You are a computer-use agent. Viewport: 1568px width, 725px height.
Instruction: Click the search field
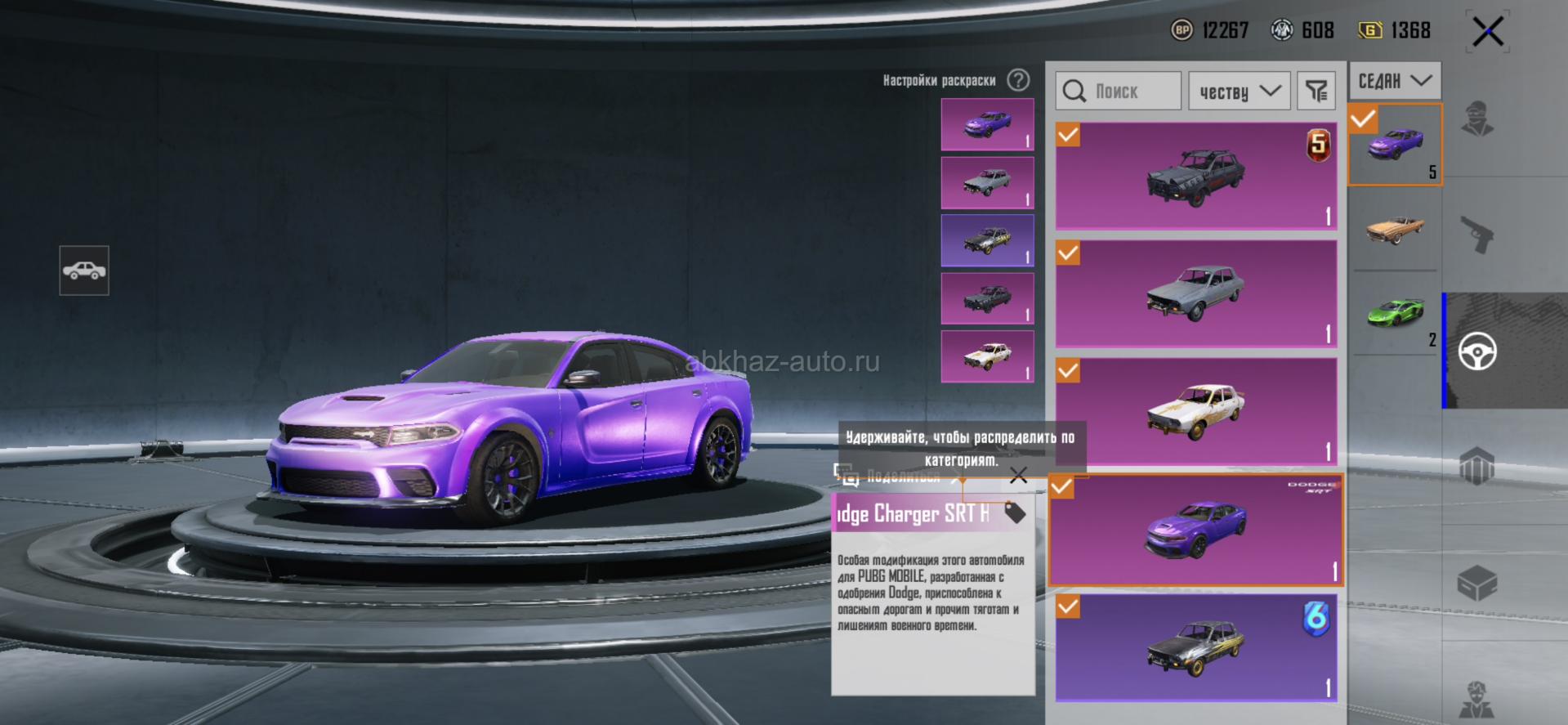(1118, 91)
